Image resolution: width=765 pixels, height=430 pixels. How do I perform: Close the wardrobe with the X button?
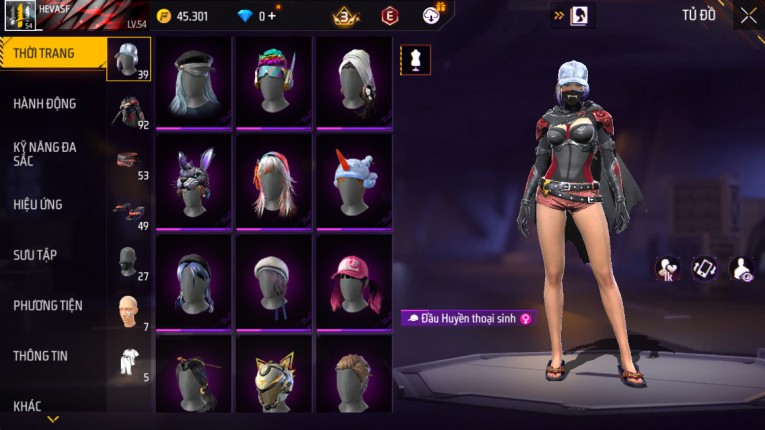(748, 16)
